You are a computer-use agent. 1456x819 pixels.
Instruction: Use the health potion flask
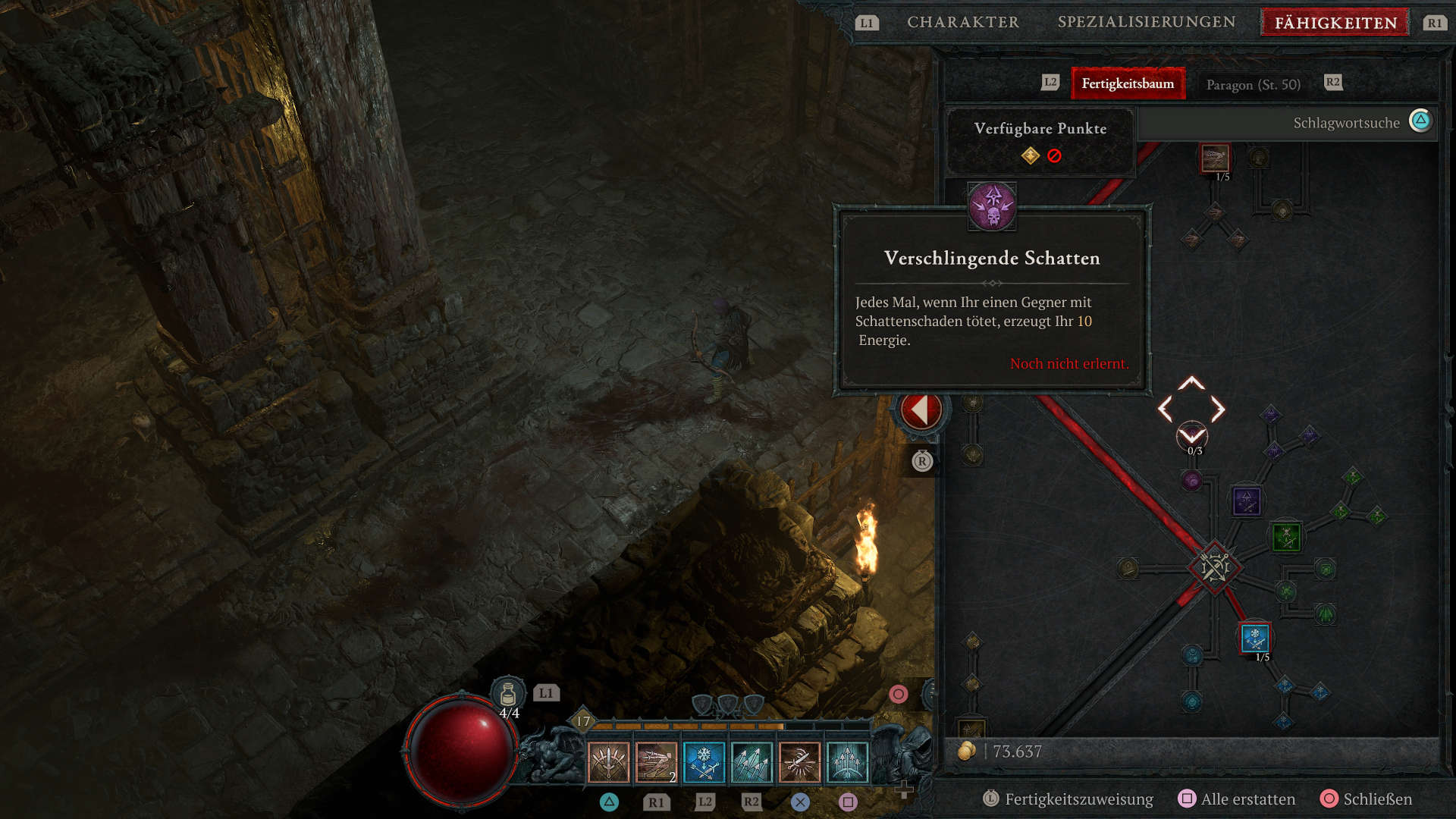click(x=508, y=694)
